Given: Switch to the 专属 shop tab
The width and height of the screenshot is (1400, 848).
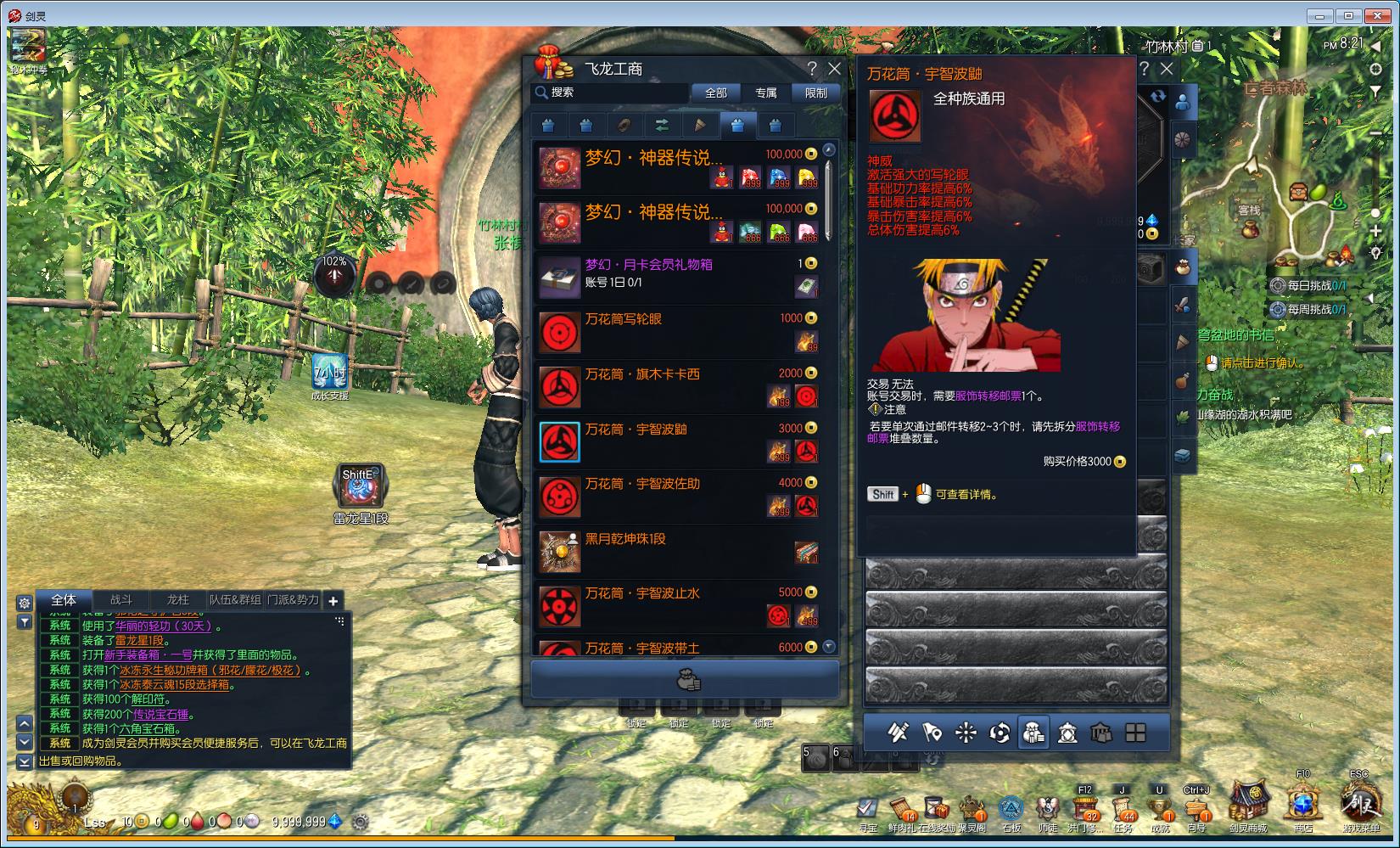Looking at the screenshot, I should 766,93.
